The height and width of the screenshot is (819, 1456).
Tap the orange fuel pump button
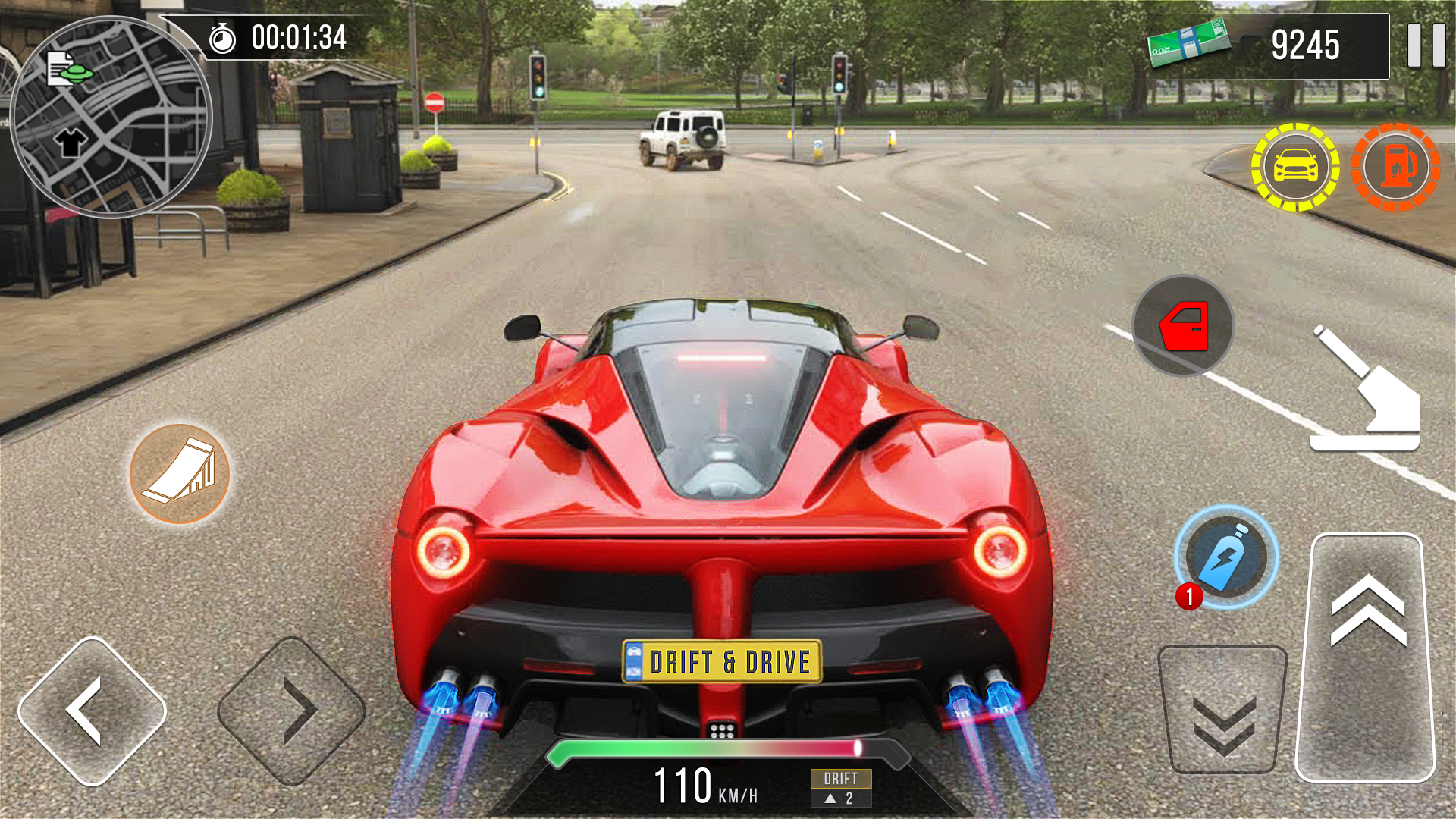pos(1395,167)
